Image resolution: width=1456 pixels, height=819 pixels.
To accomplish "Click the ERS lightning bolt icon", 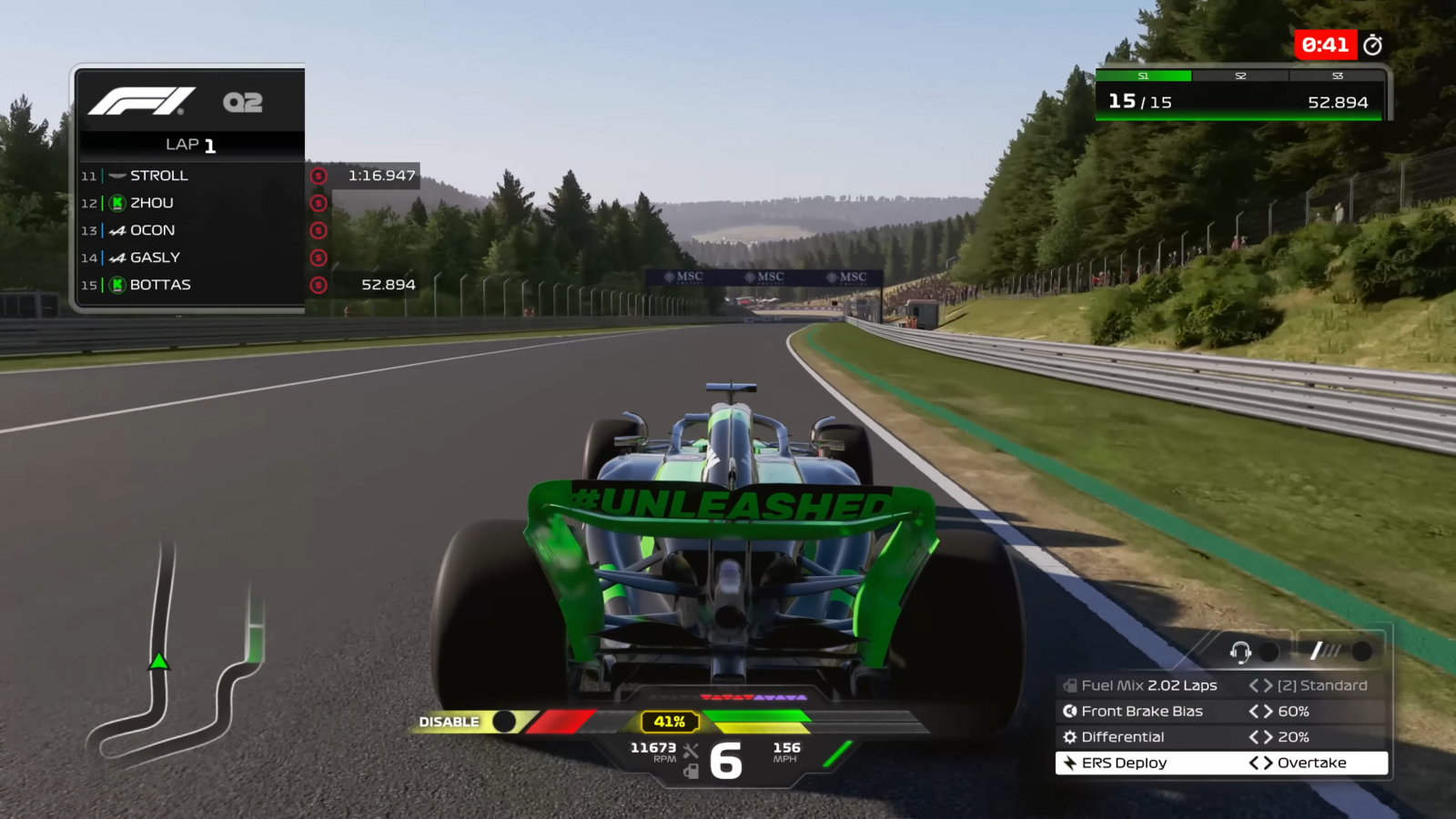I will click(1069, 763).
